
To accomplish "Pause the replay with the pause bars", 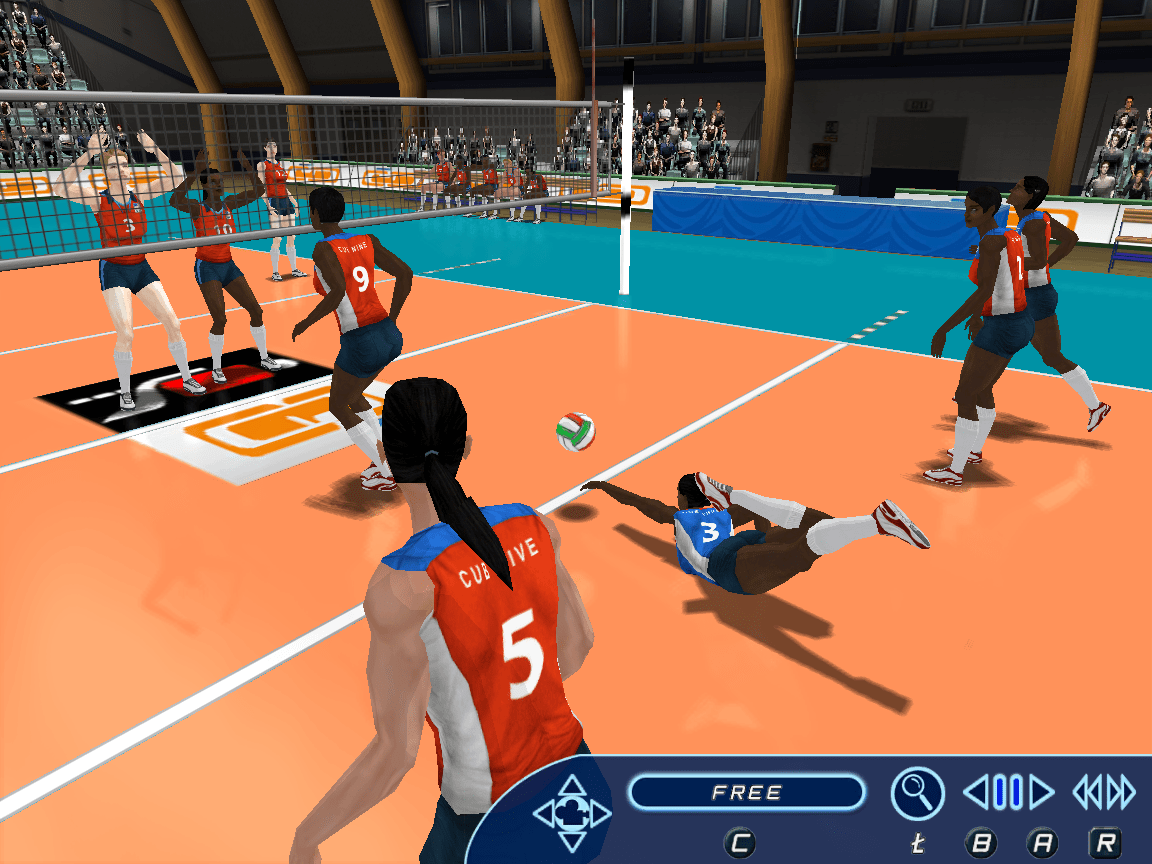I will point(1008,793).
